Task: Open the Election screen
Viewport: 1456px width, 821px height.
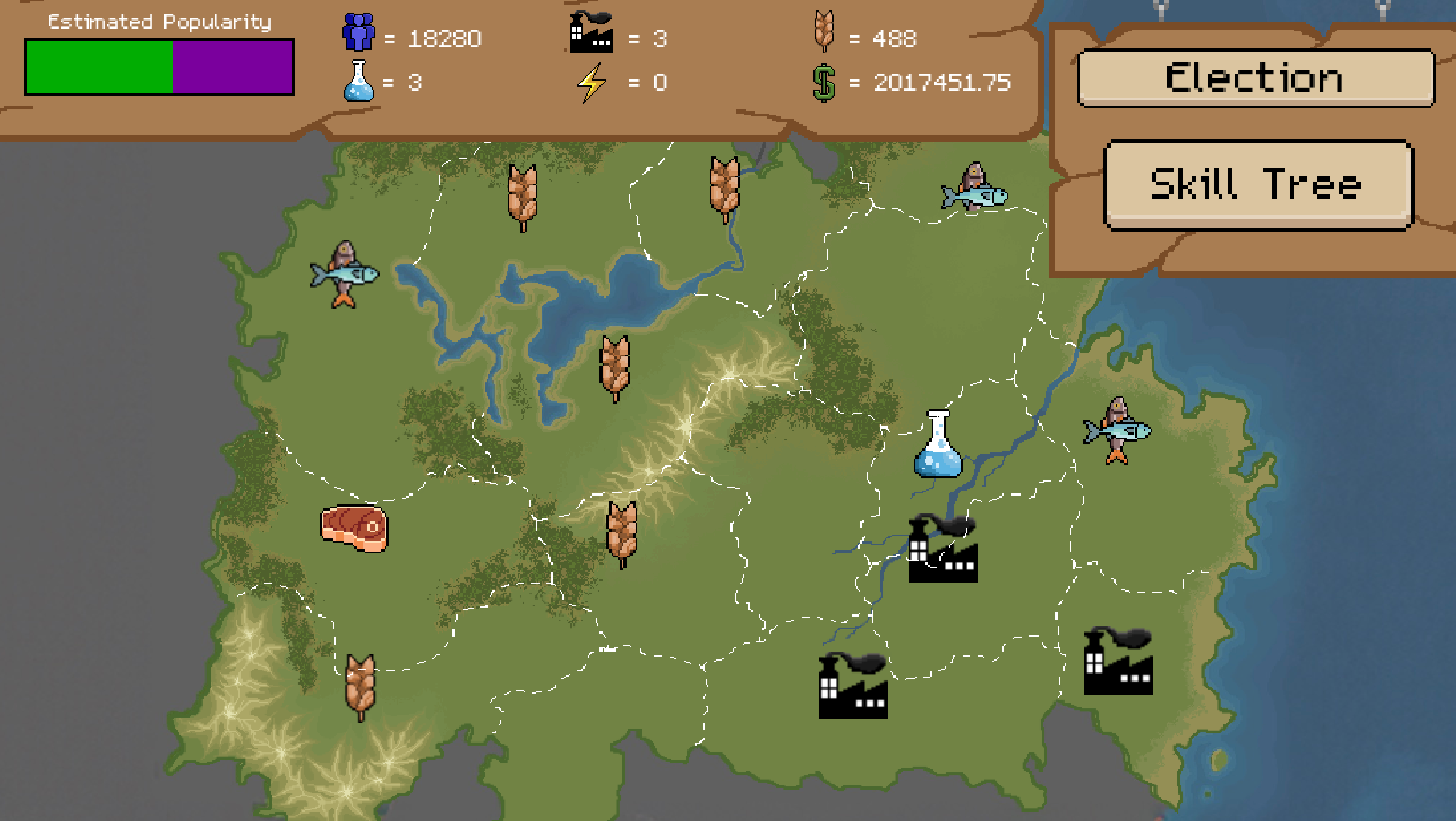Action: 1255,78
